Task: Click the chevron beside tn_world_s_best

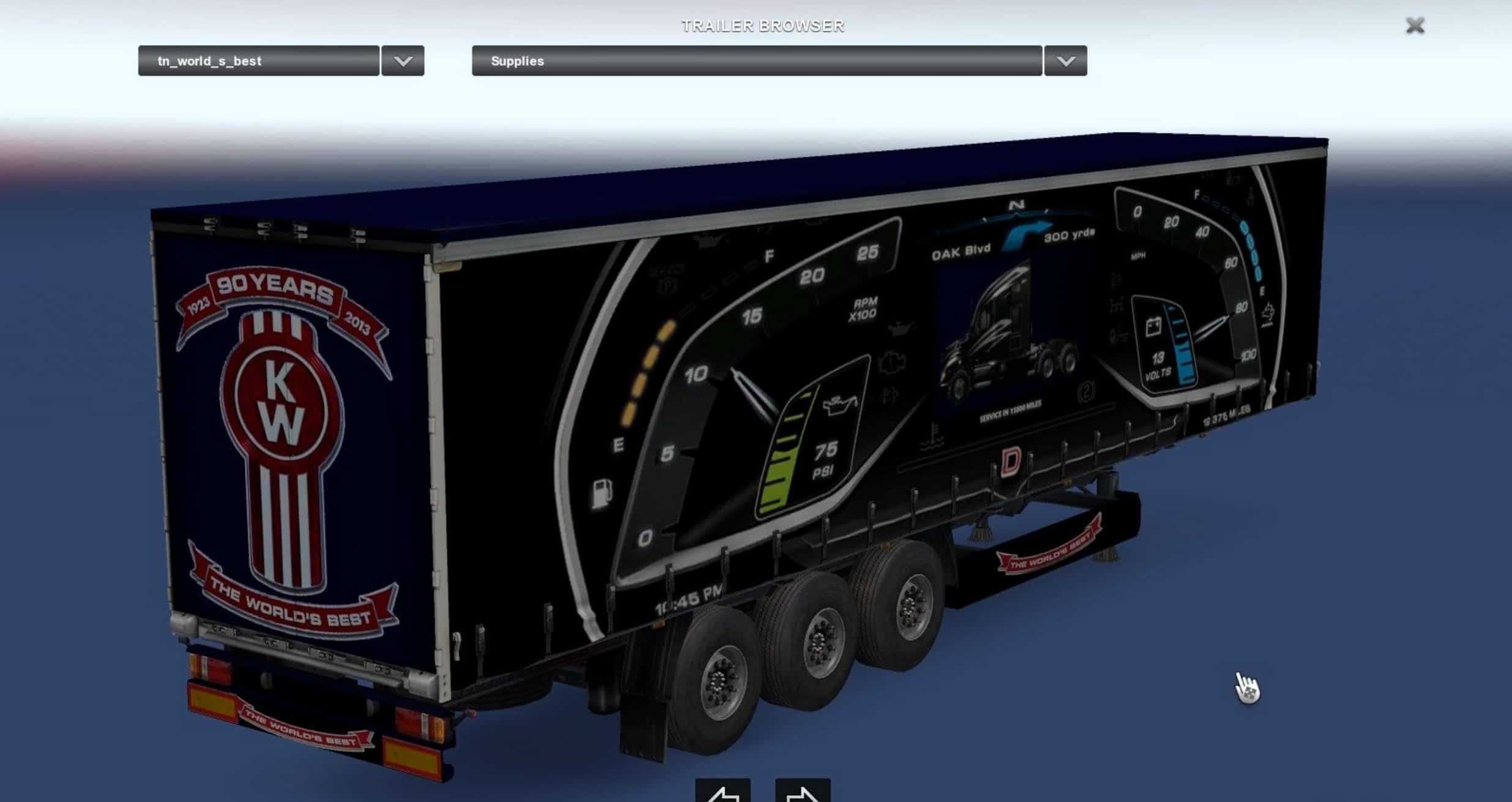Action: pos(403,61)
